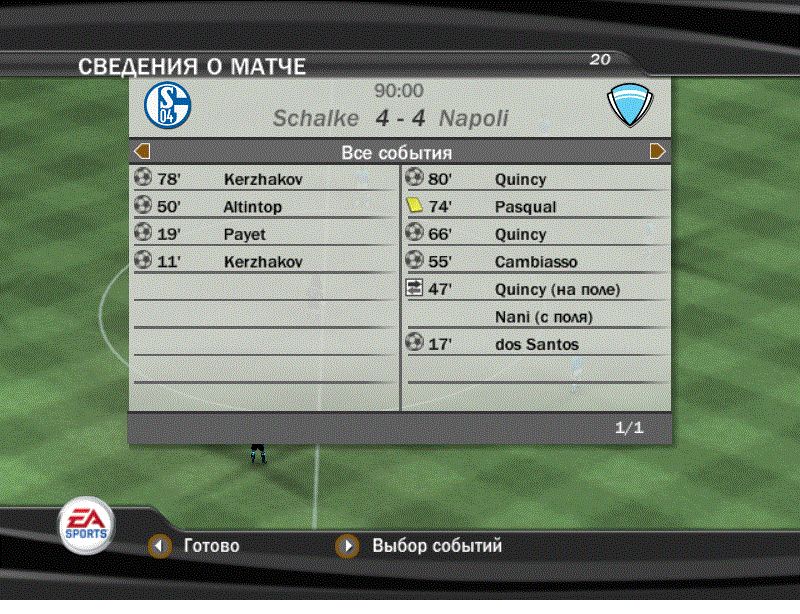Select Kerzhakov 78' goal row

pyautogui.click(x=264, y=180)
